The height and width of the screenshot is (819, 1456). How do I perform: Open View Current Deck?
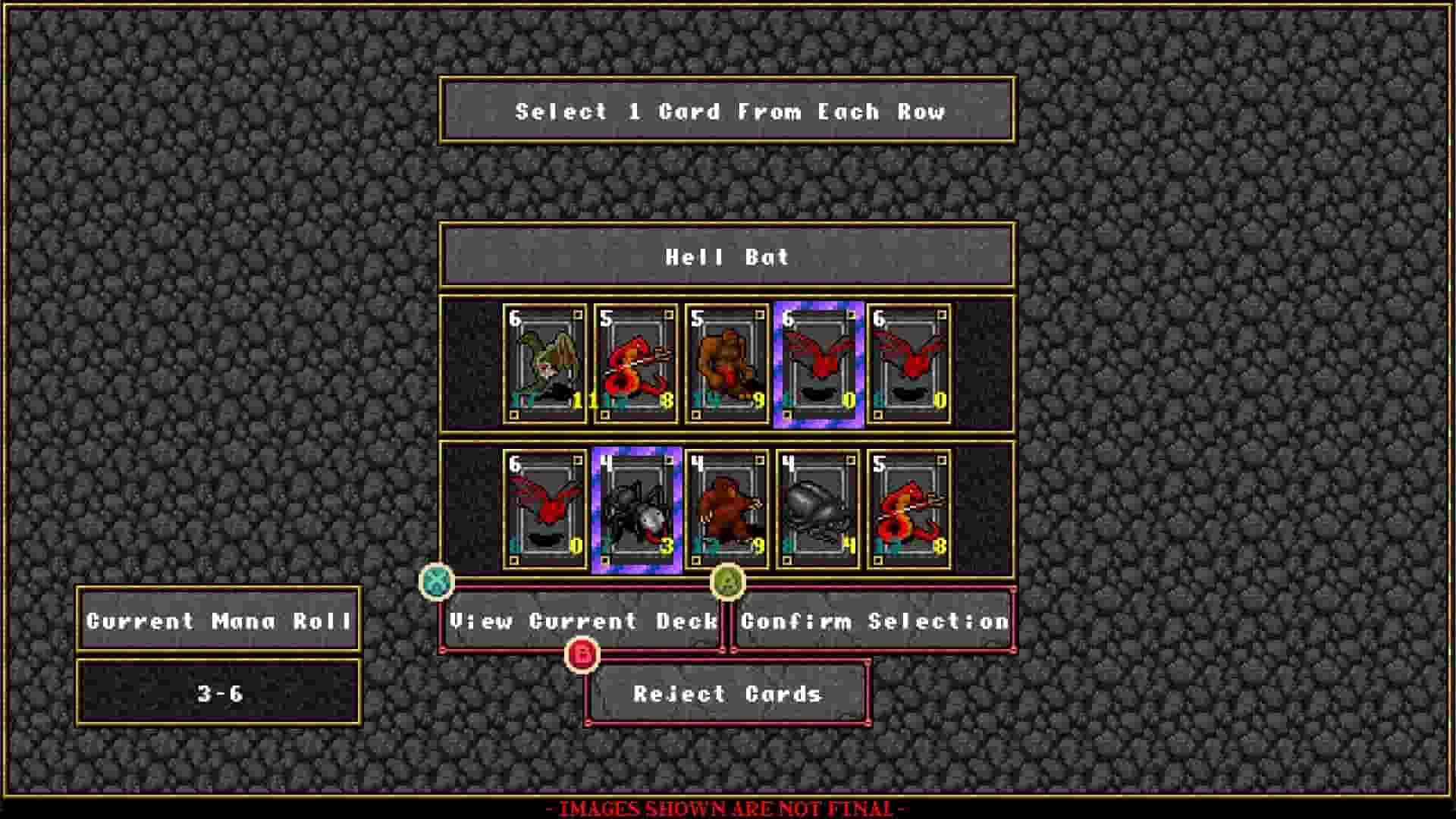[584, 622]
